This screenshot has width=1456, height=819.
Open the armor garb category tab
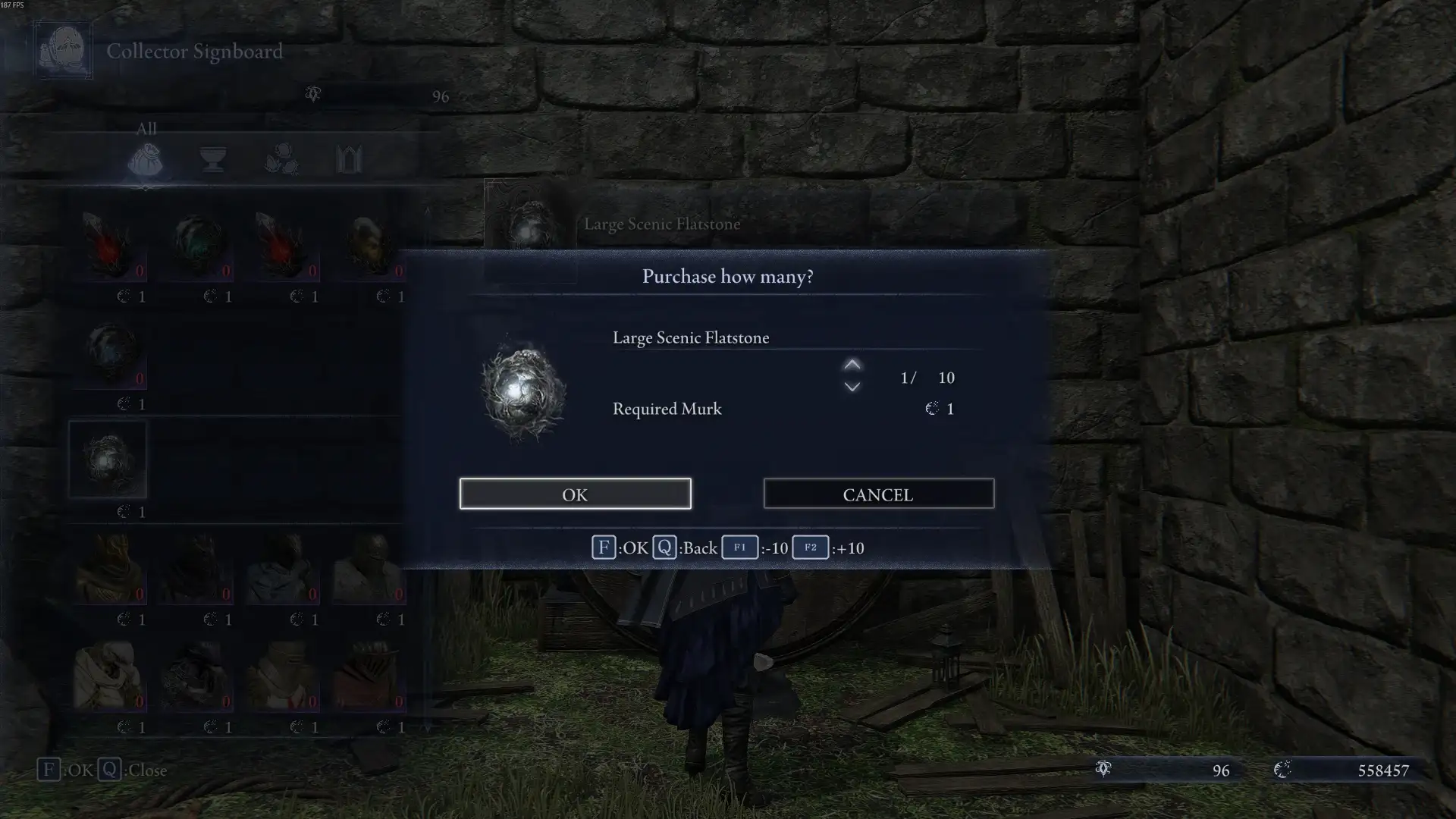point(349,159)
